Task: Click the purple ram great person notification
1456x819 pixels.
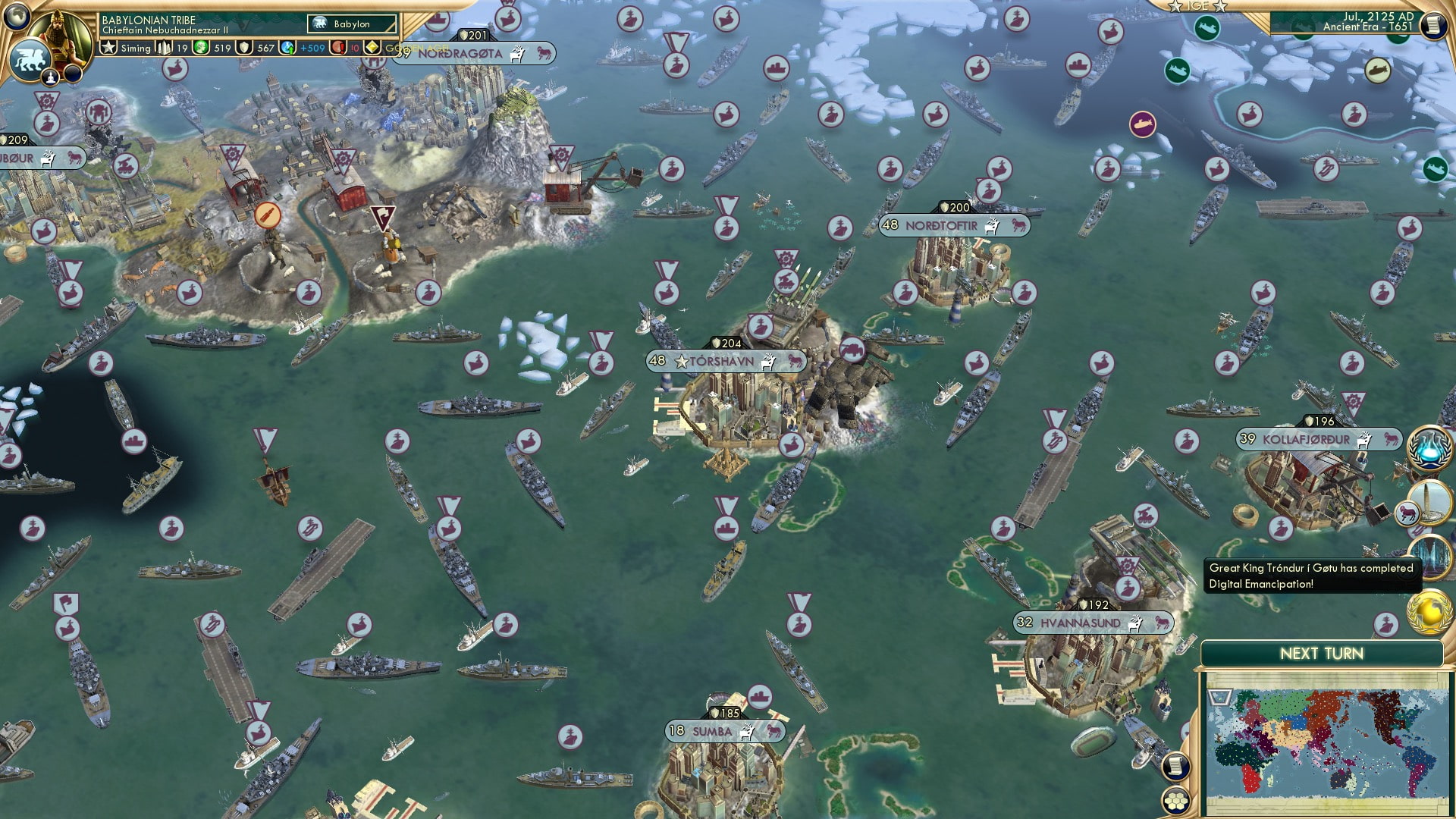Action: coord(1407,513)
